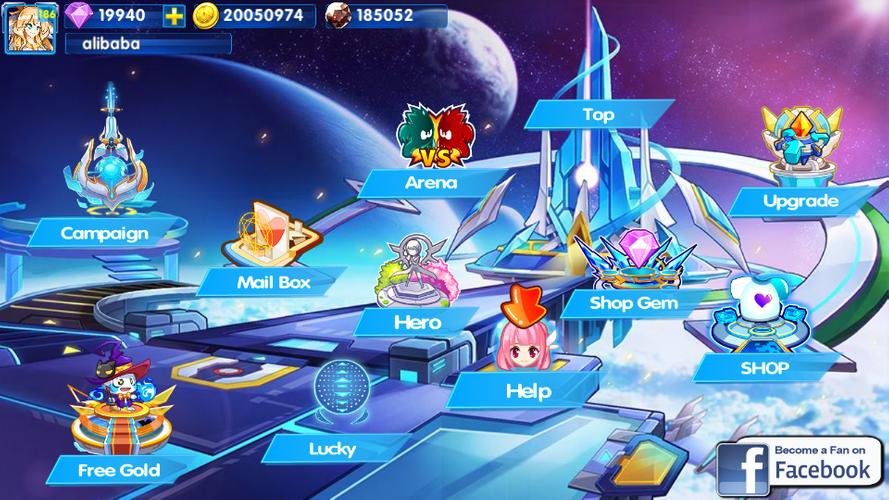Check the Mail Box

273,282
